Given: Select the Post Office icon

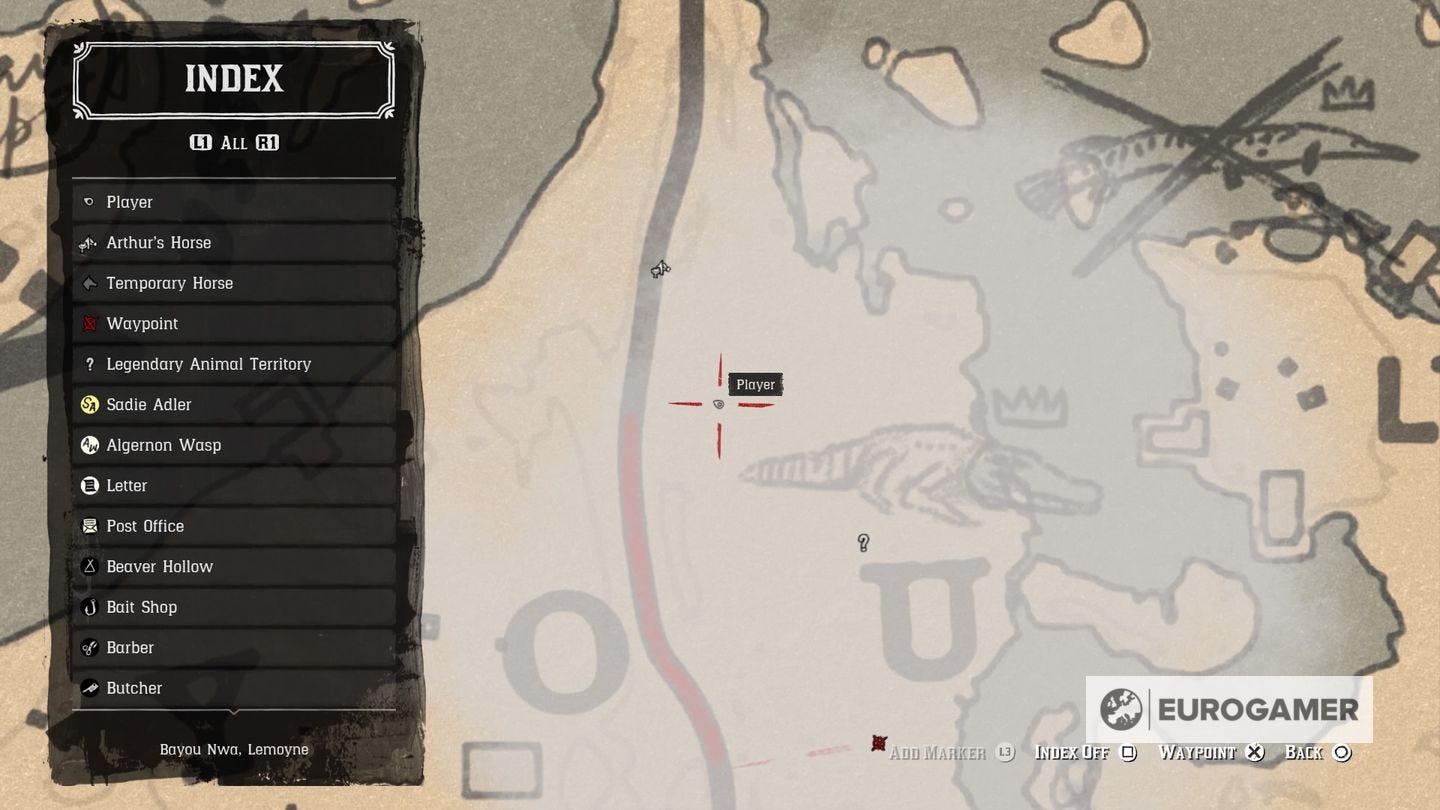Looking at the screenshot, I should 90,526.
